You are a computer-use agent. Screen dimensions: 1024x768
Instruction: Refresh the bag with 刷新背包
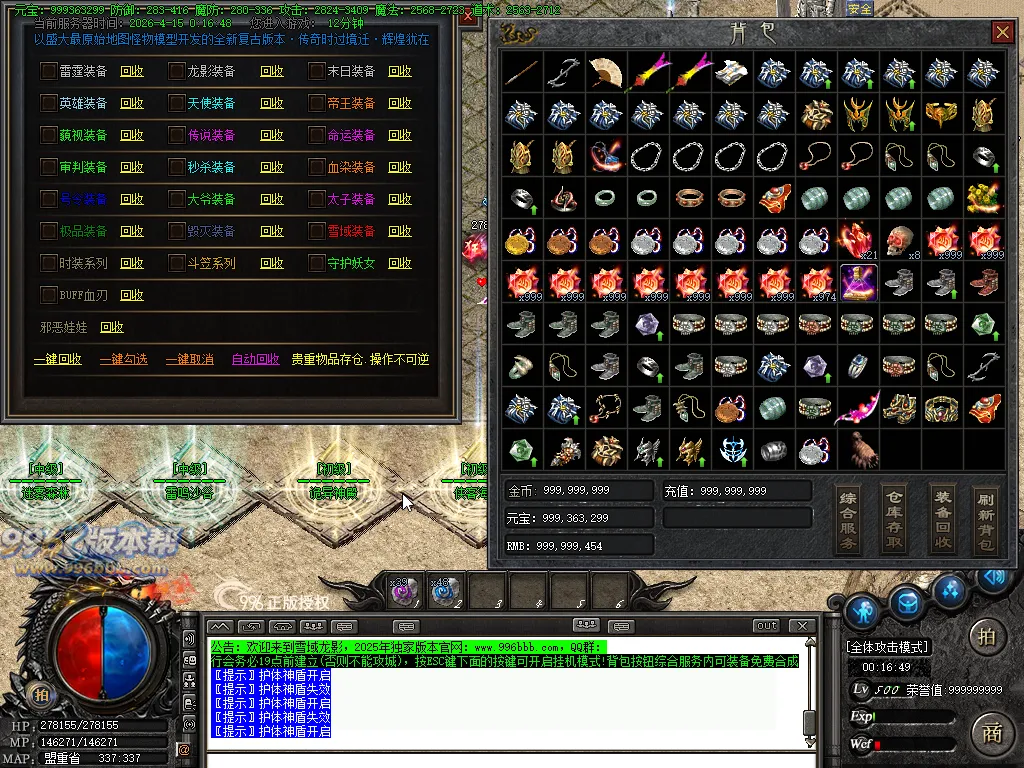pos(988,519)
